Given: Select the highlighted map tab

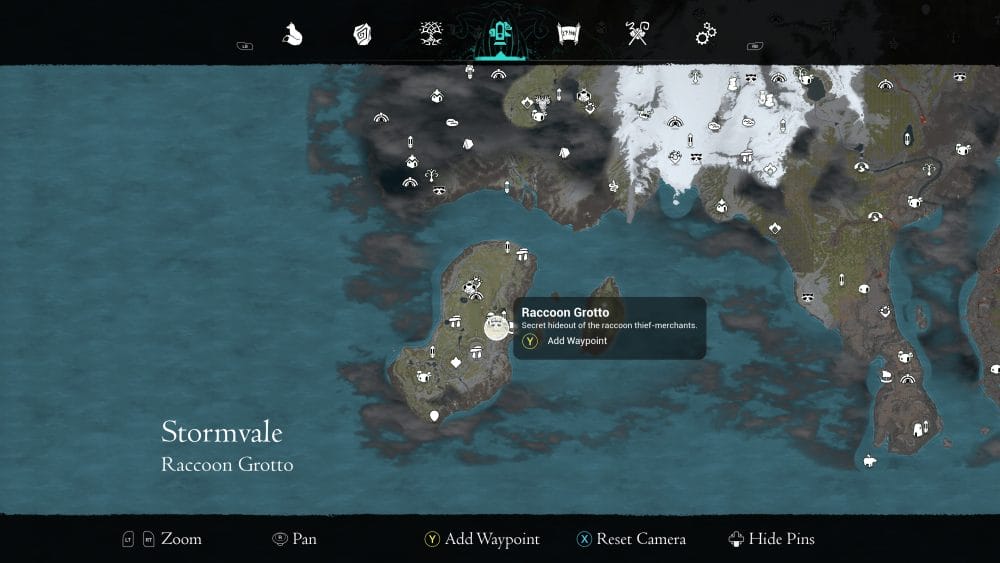Looking at the screenshot, I should pos(497,35).
